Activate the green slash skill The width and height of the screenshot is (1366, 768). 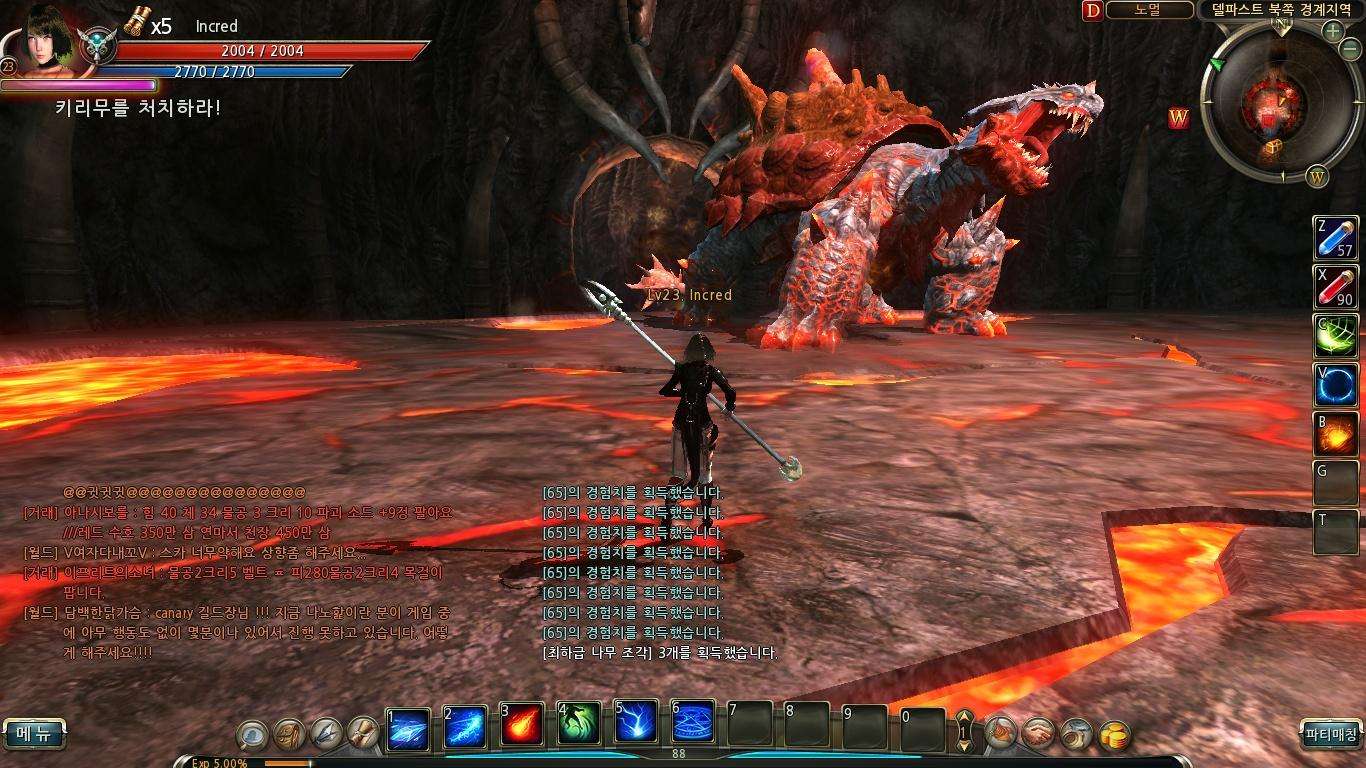pos(1336,336)
